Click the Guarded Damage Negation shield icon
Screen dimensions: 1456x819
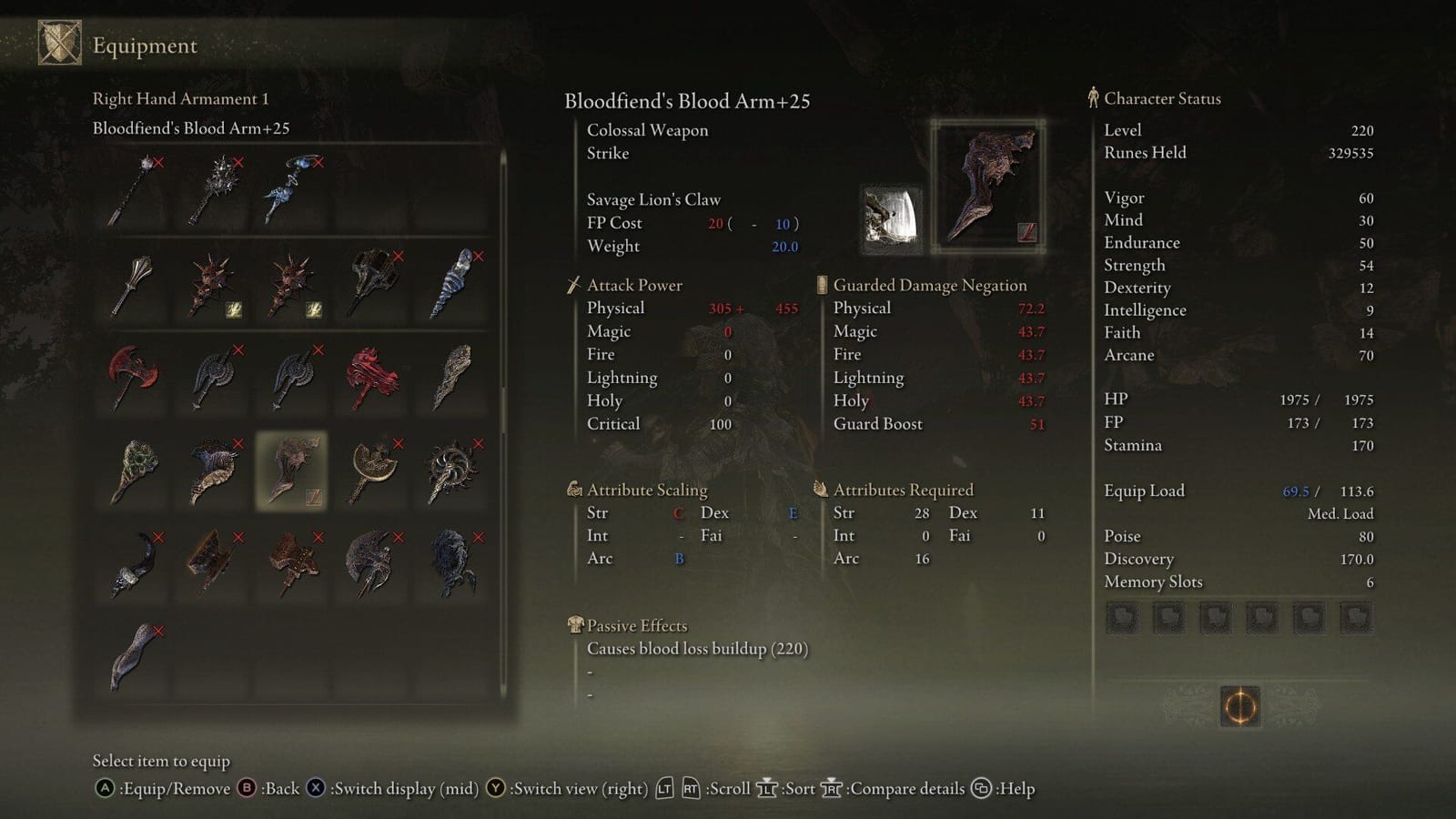pos(820,284)
